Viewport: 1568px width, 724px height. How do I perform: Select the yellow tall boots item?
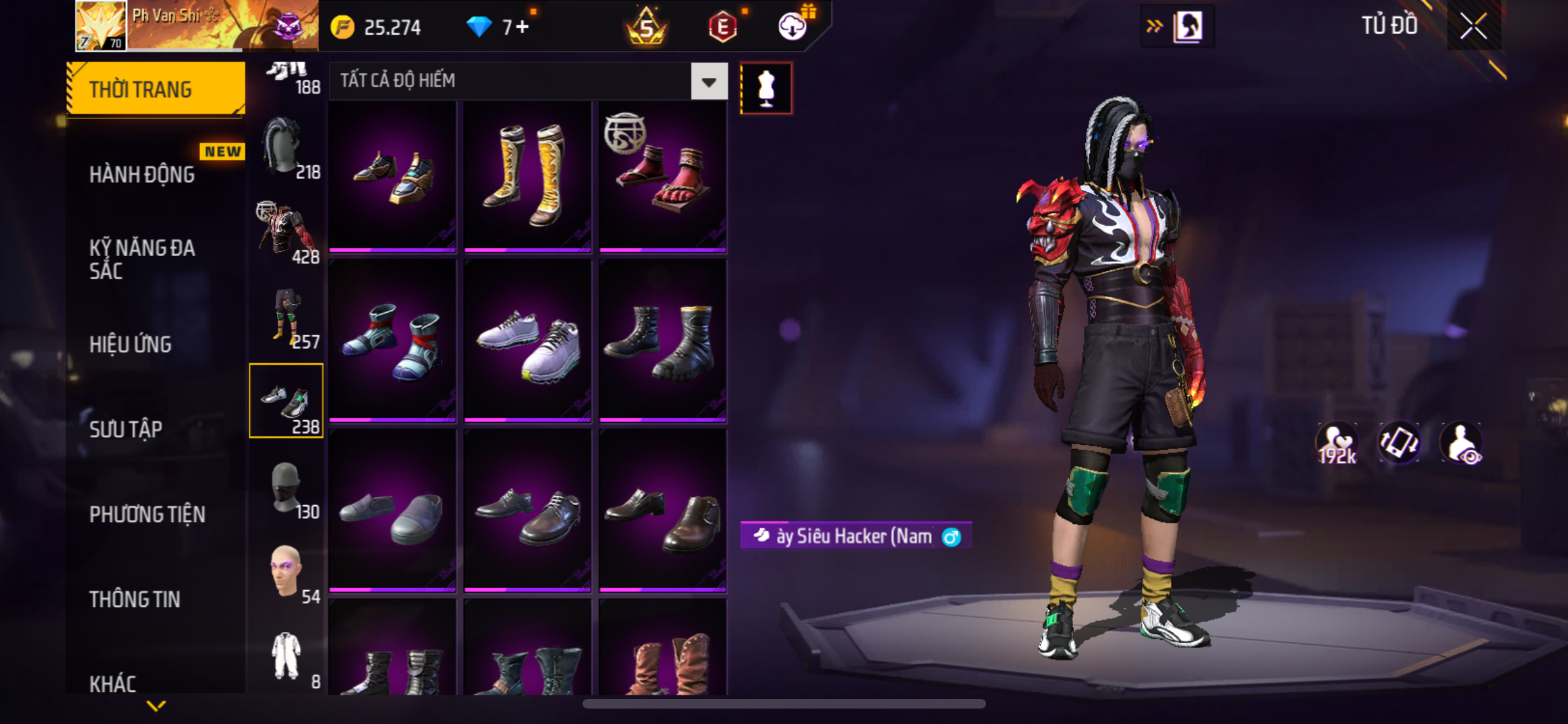(x=527, y=175)
